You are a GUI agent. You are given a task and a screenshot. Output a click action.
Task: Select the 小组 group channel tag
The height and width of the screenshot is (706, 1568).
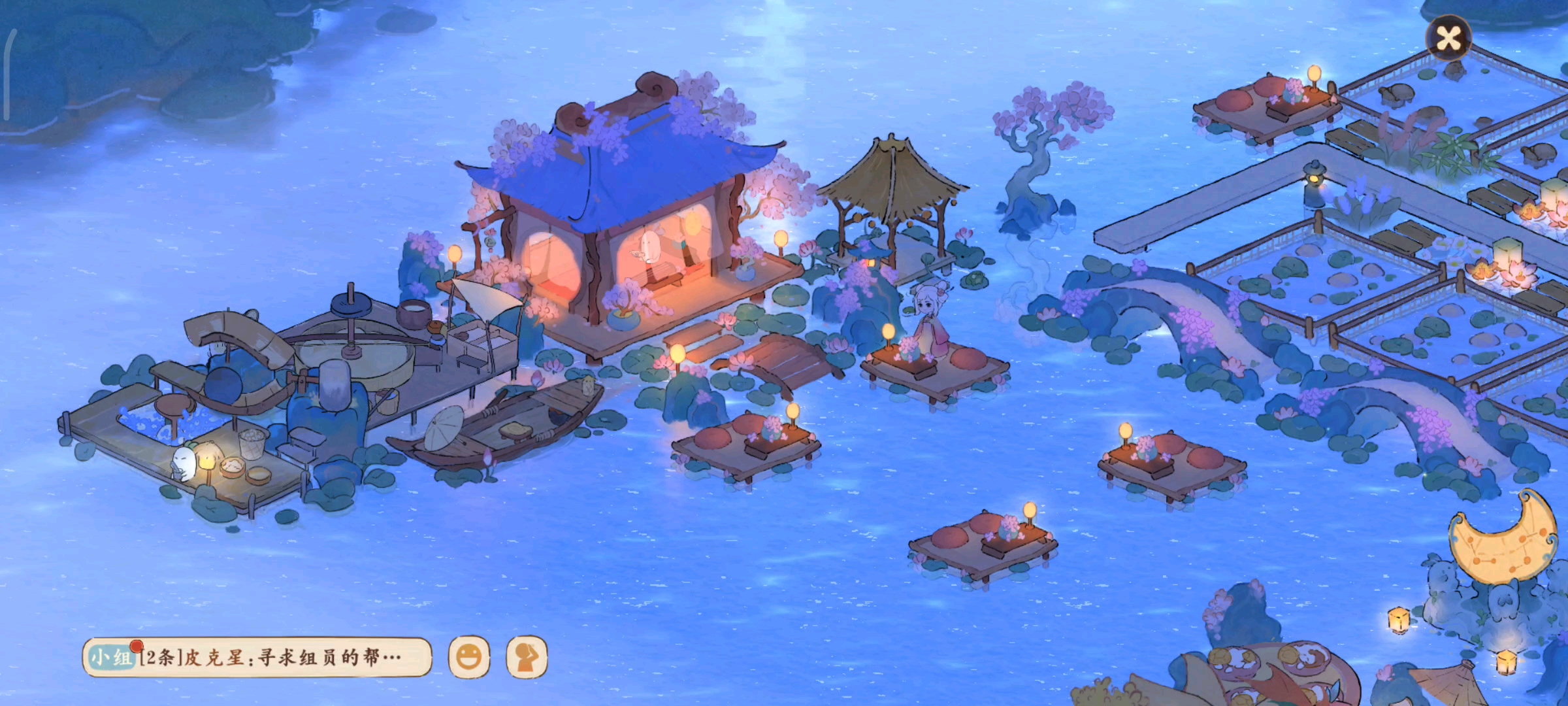[x=110, y=657]
